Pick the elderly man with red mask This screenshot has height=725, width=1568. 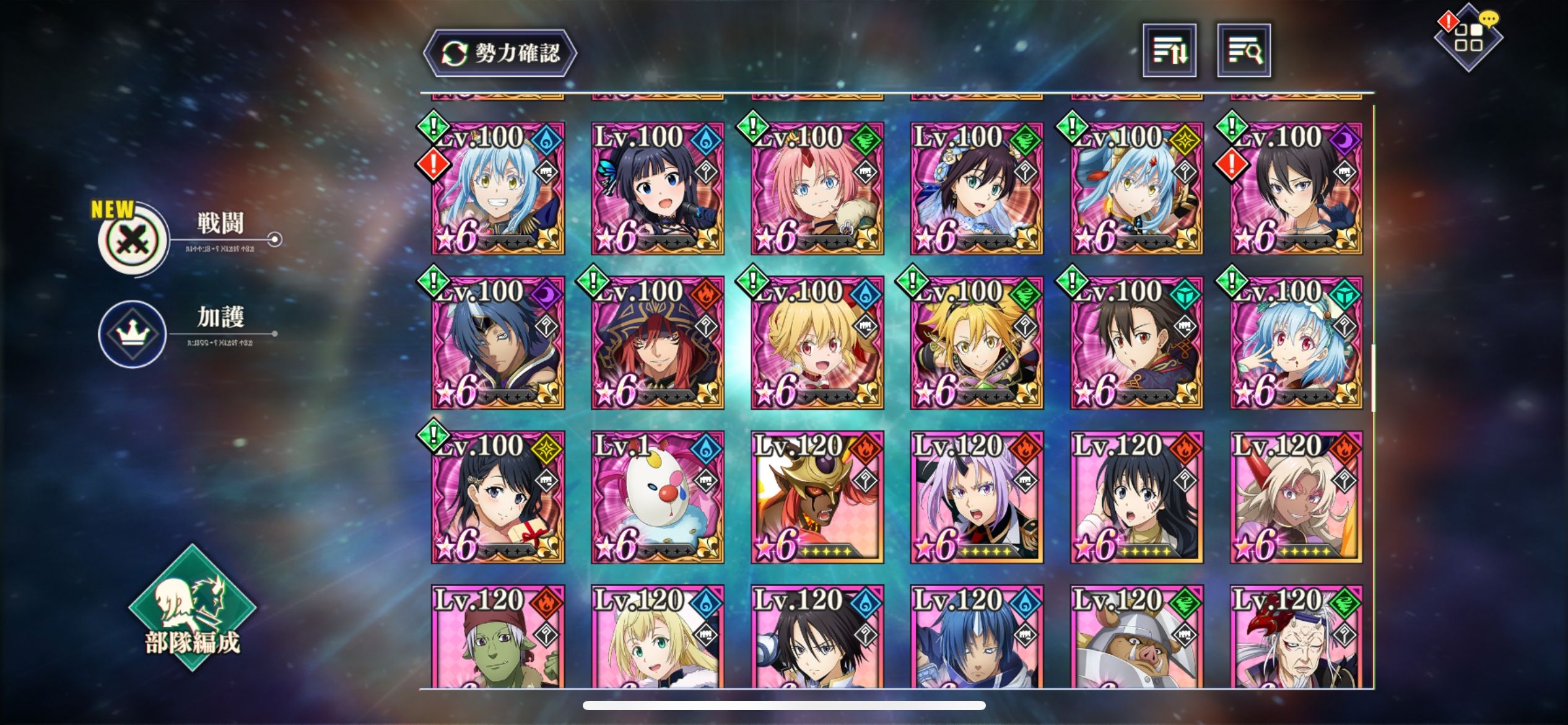(x=1296, y=638)
